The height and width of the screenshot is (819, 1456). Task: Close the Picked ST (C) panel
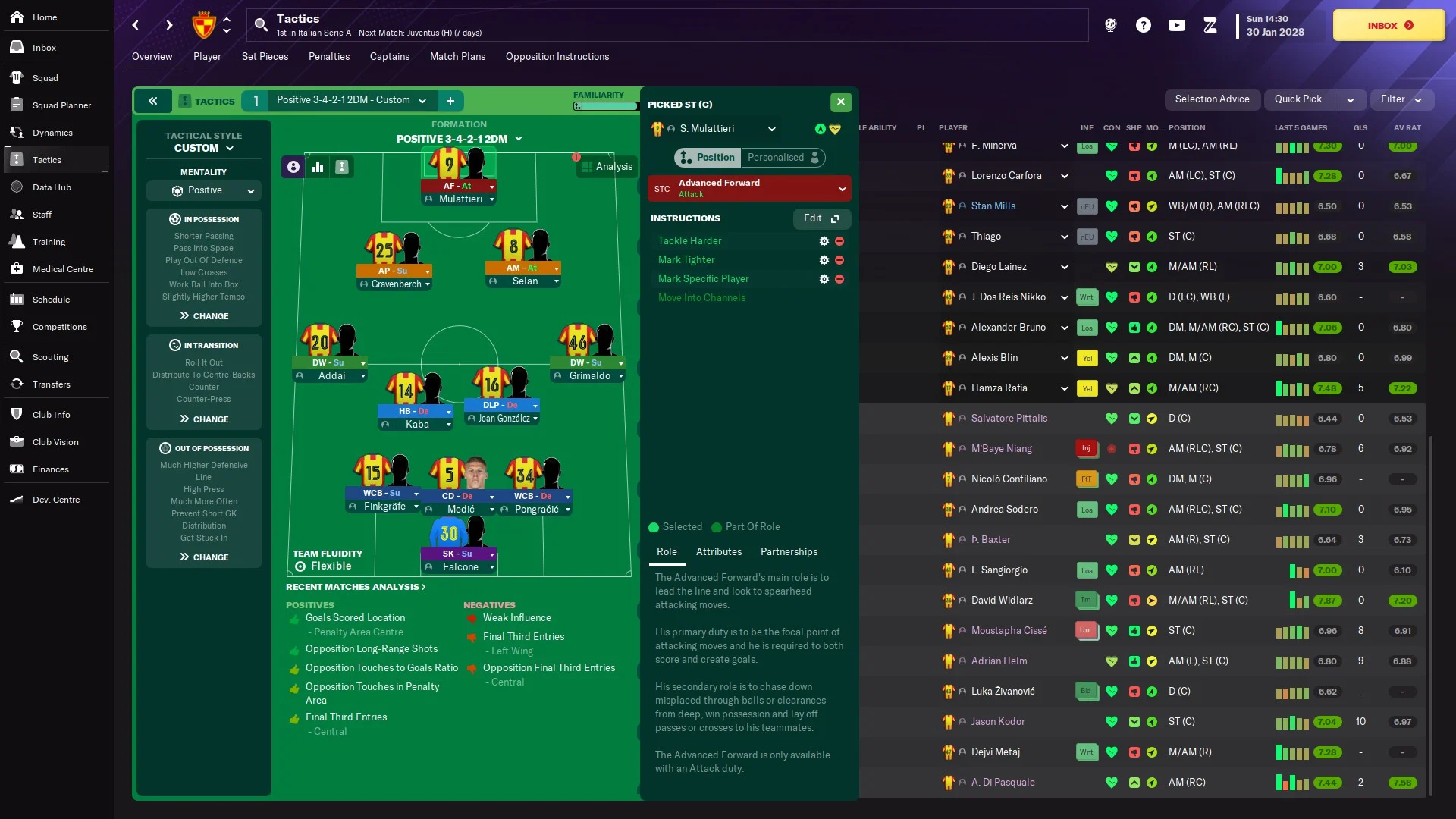[x=840, y=102]
